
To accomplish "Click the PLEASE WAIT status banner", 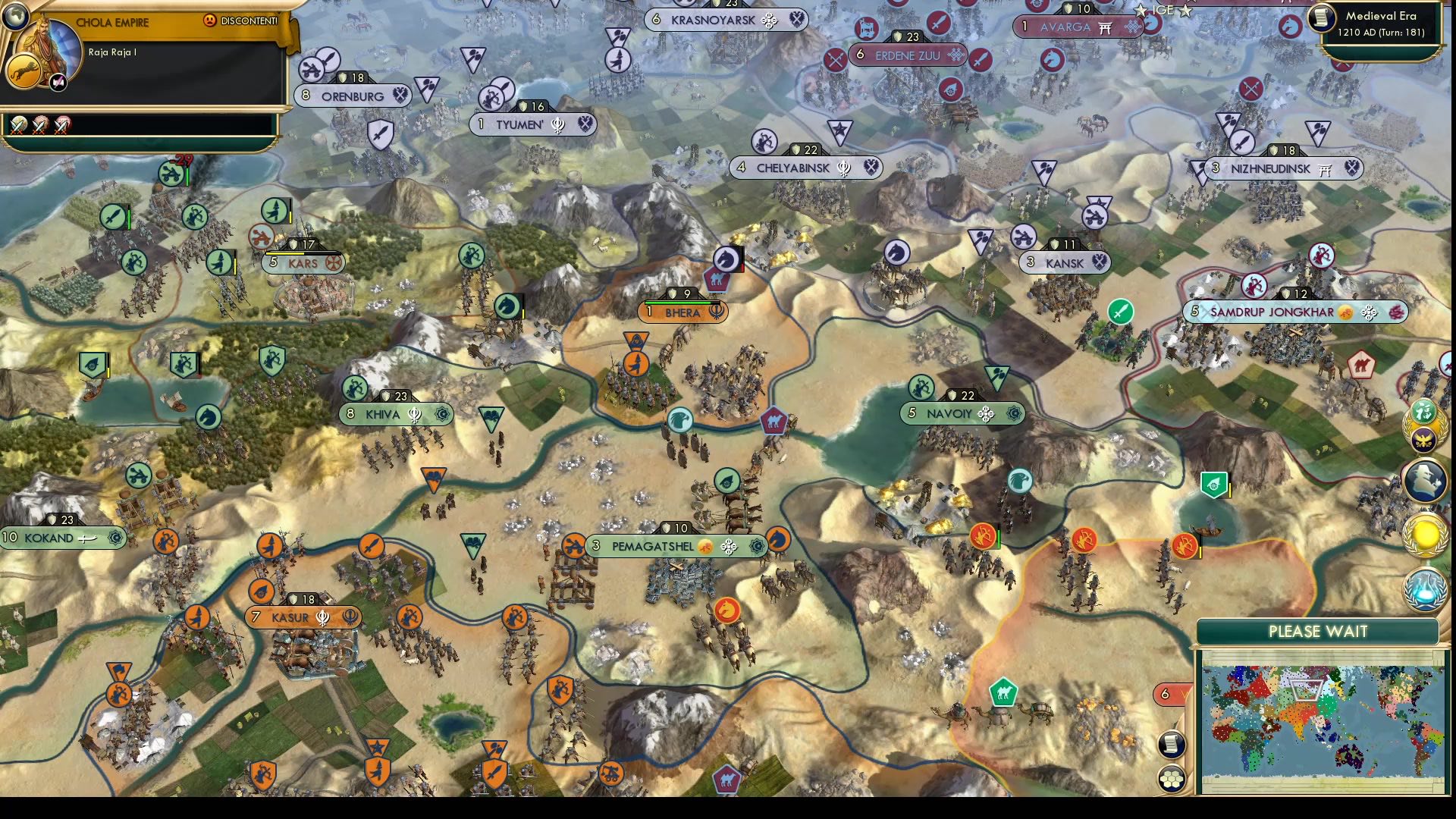I will [1317, 630].
